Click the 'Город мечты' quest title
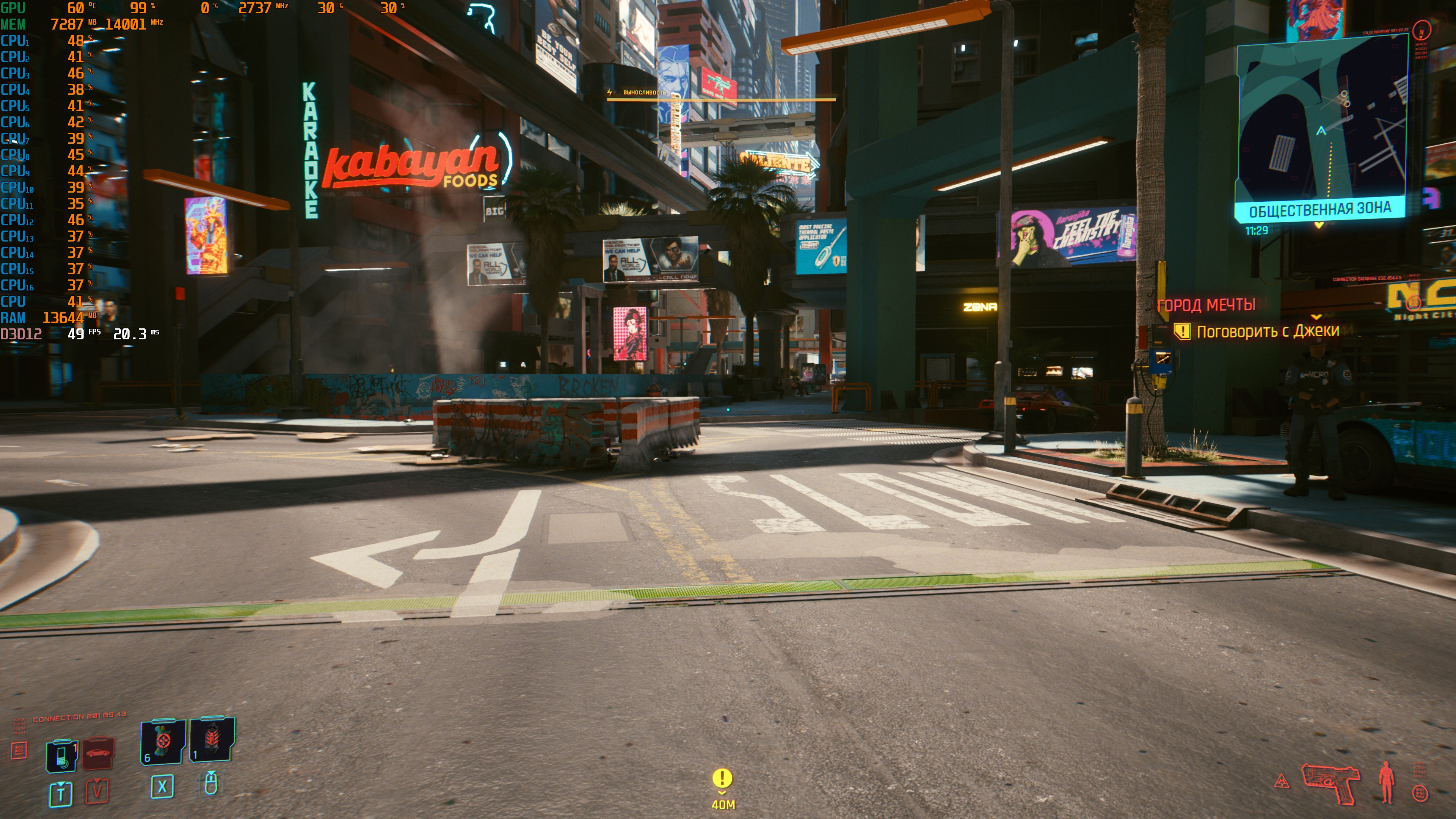This screenshot has height=819, width=1456. coord(1206,305)
